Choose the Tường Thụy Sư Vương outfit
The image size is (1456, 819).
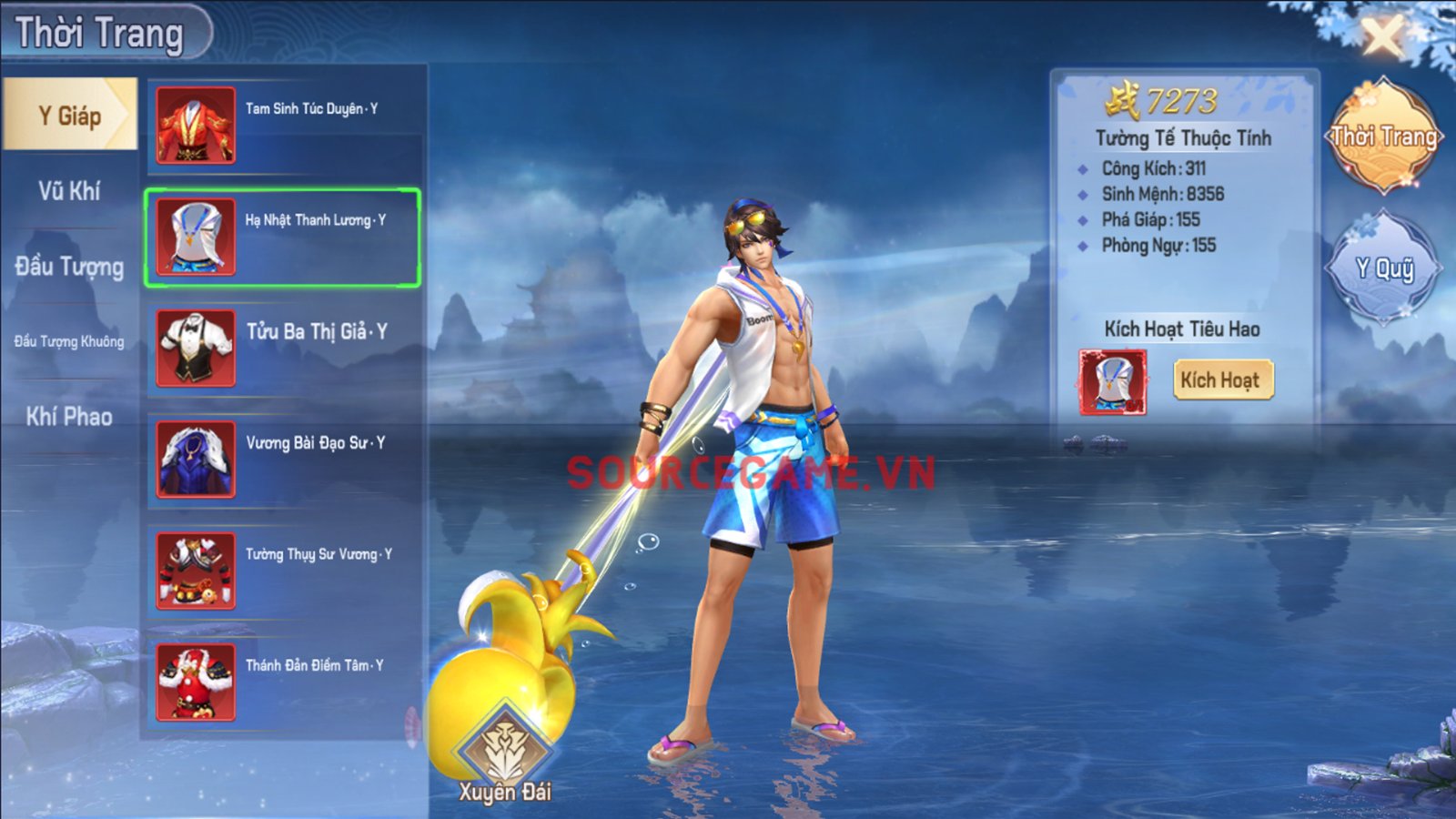click(x=284, y=571)
